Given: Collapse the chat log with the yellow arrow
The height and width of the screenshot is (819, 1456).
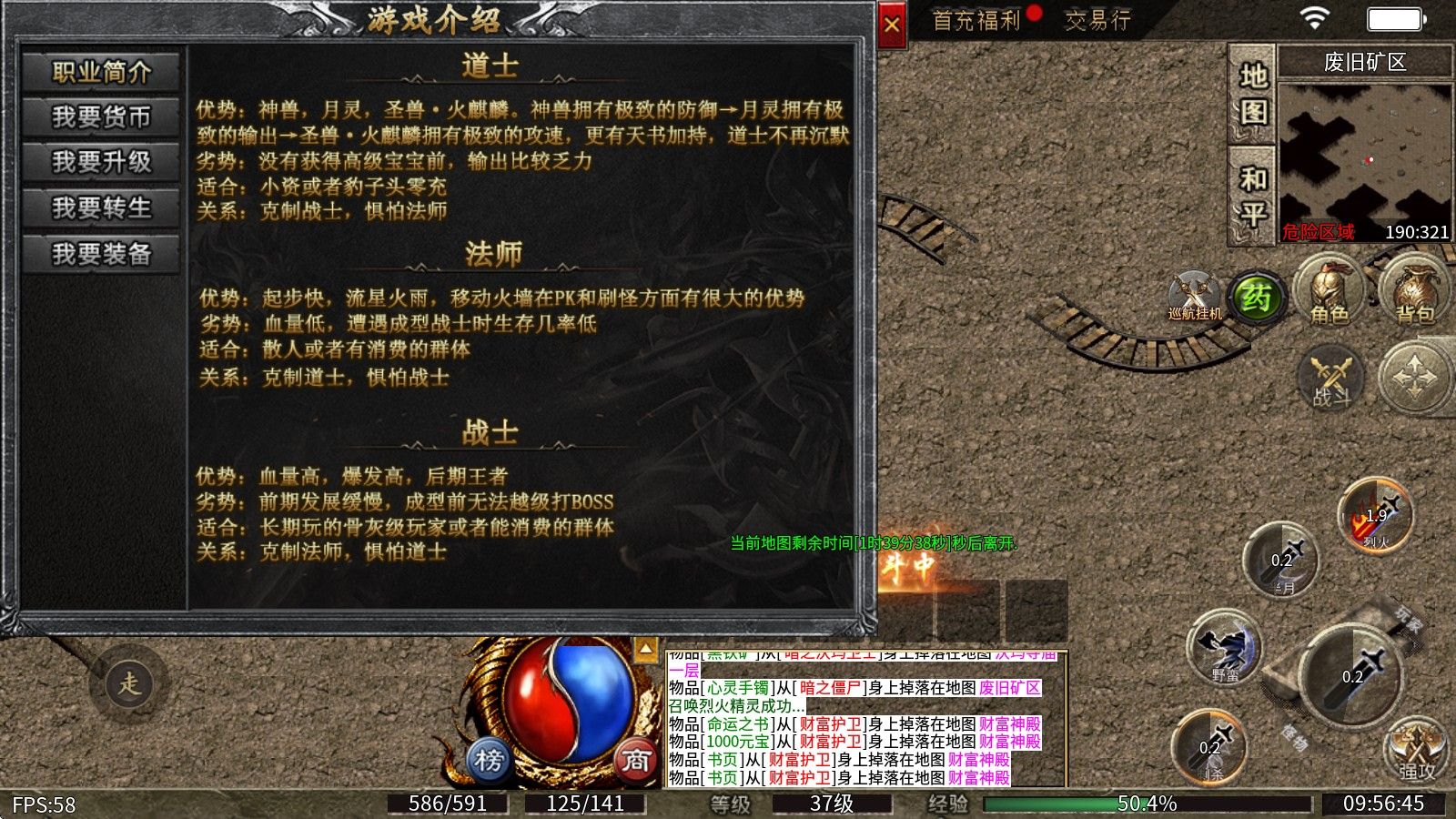Looking at the screenshot, I should coord(646,648).
